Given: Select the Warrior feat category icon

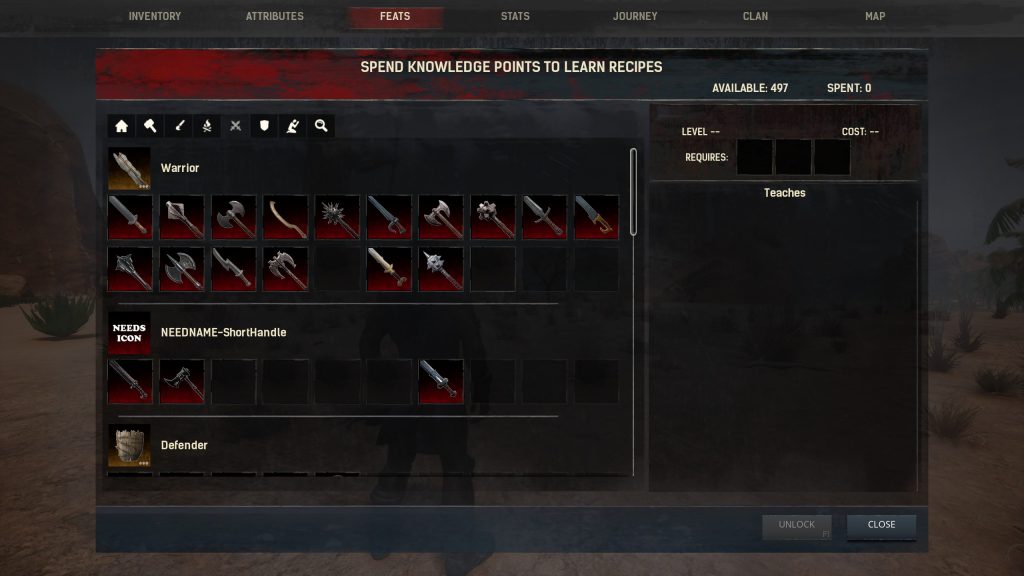Looking at the screenshot, I should (x=130, y=169).
